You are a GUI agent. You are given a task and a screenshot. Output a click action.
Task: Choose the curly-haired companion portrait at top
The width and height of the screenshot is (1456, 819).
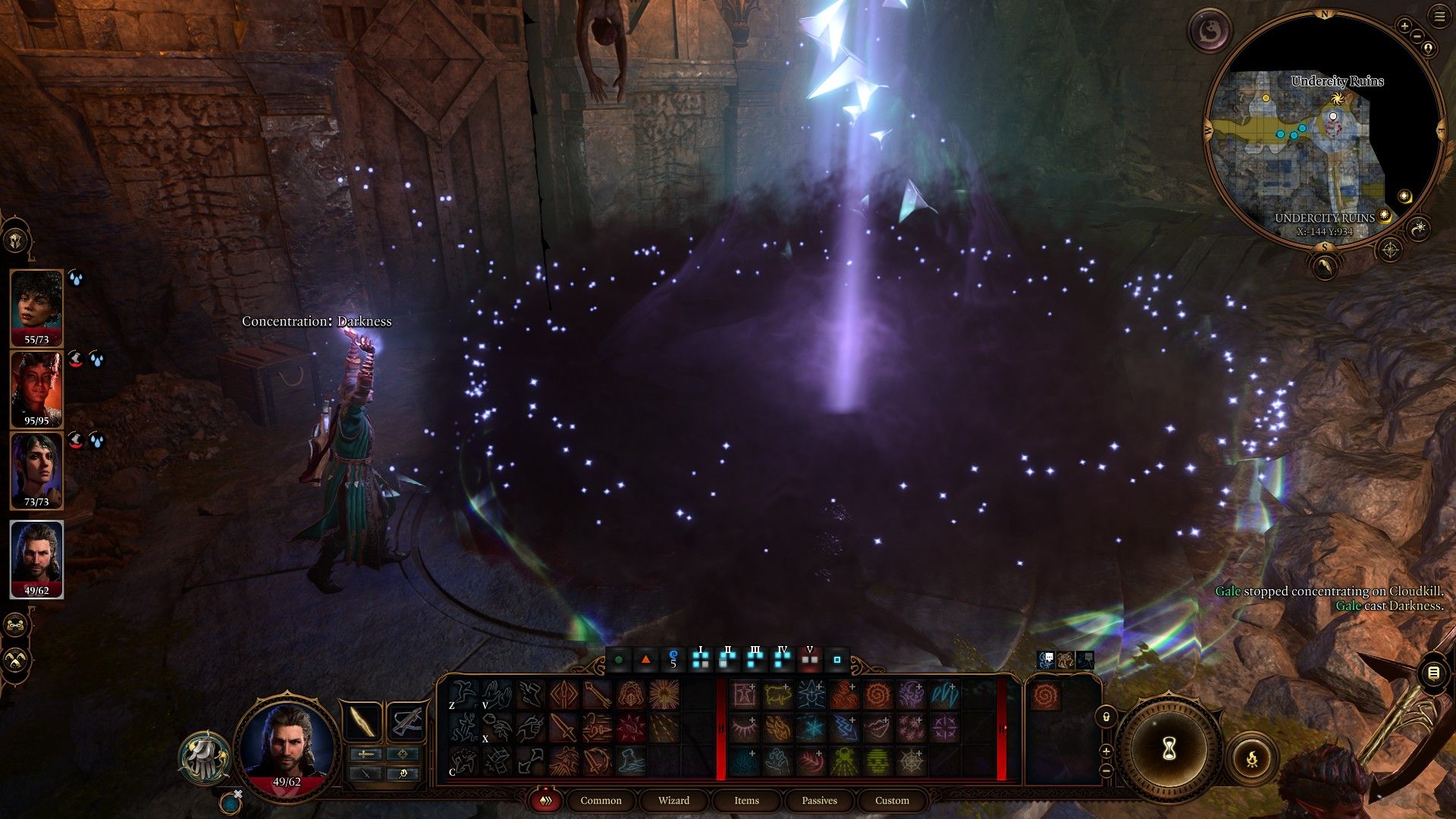[x=36, y=305]
